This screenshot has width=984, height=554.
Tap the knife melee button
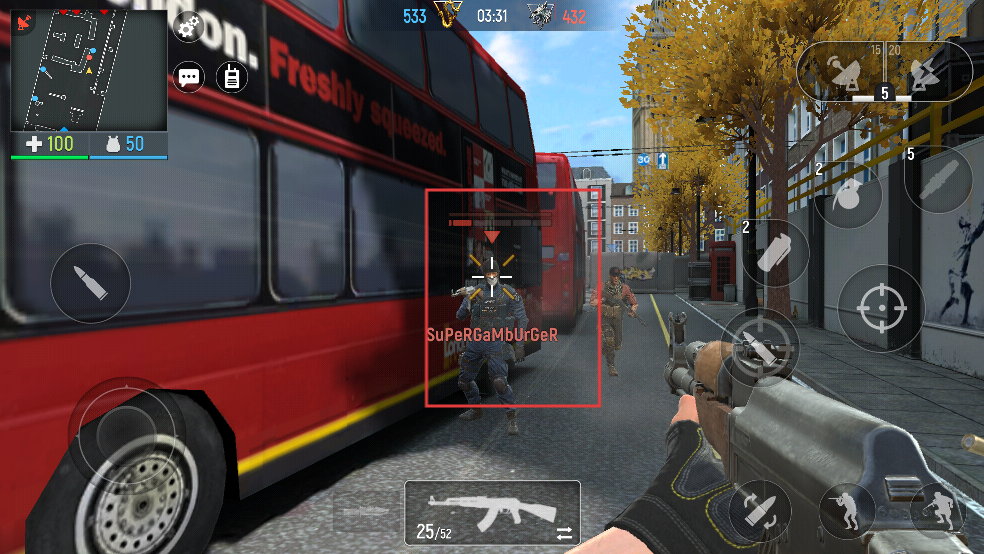coord(762,345)
